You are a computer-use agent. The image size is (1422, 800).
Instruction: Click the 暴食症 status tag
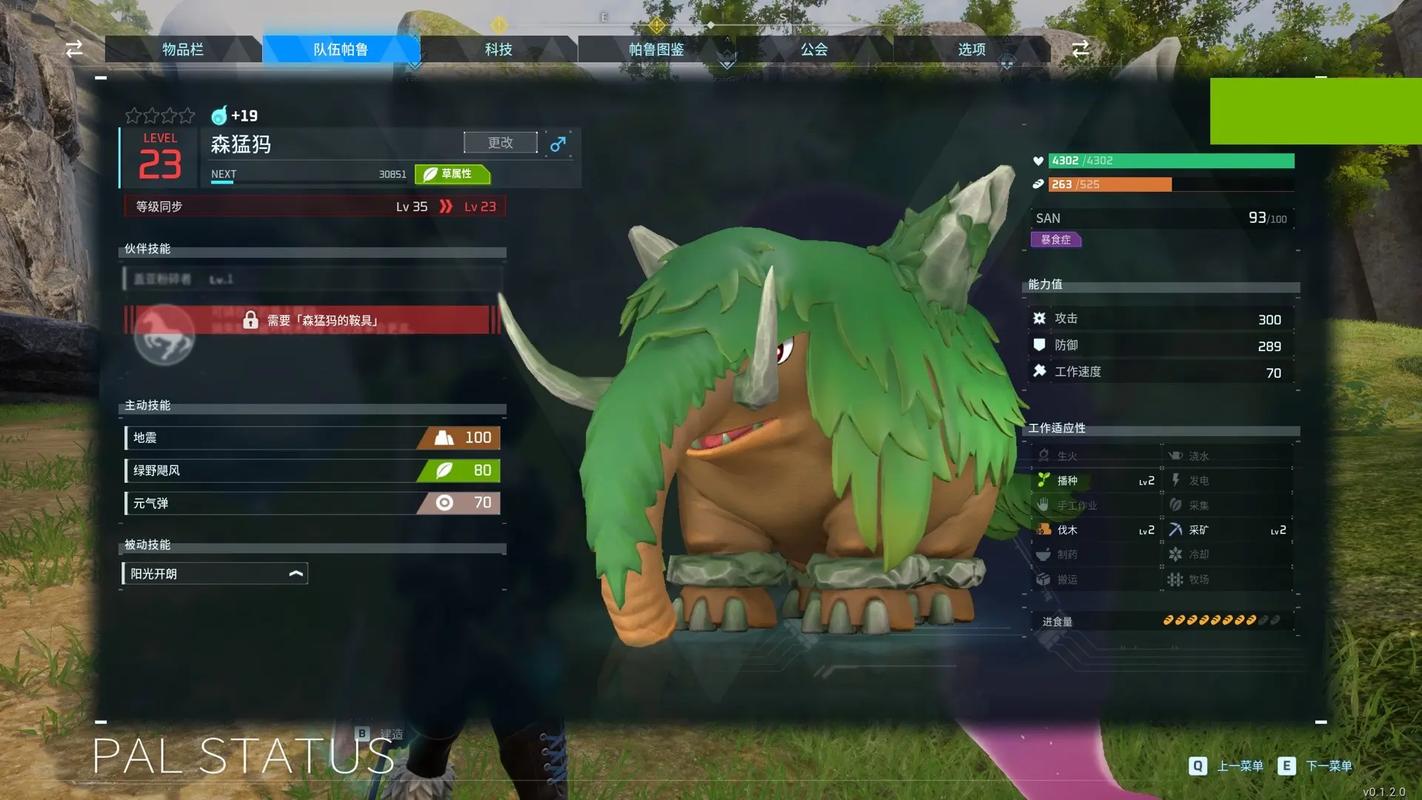point(1056,240)
